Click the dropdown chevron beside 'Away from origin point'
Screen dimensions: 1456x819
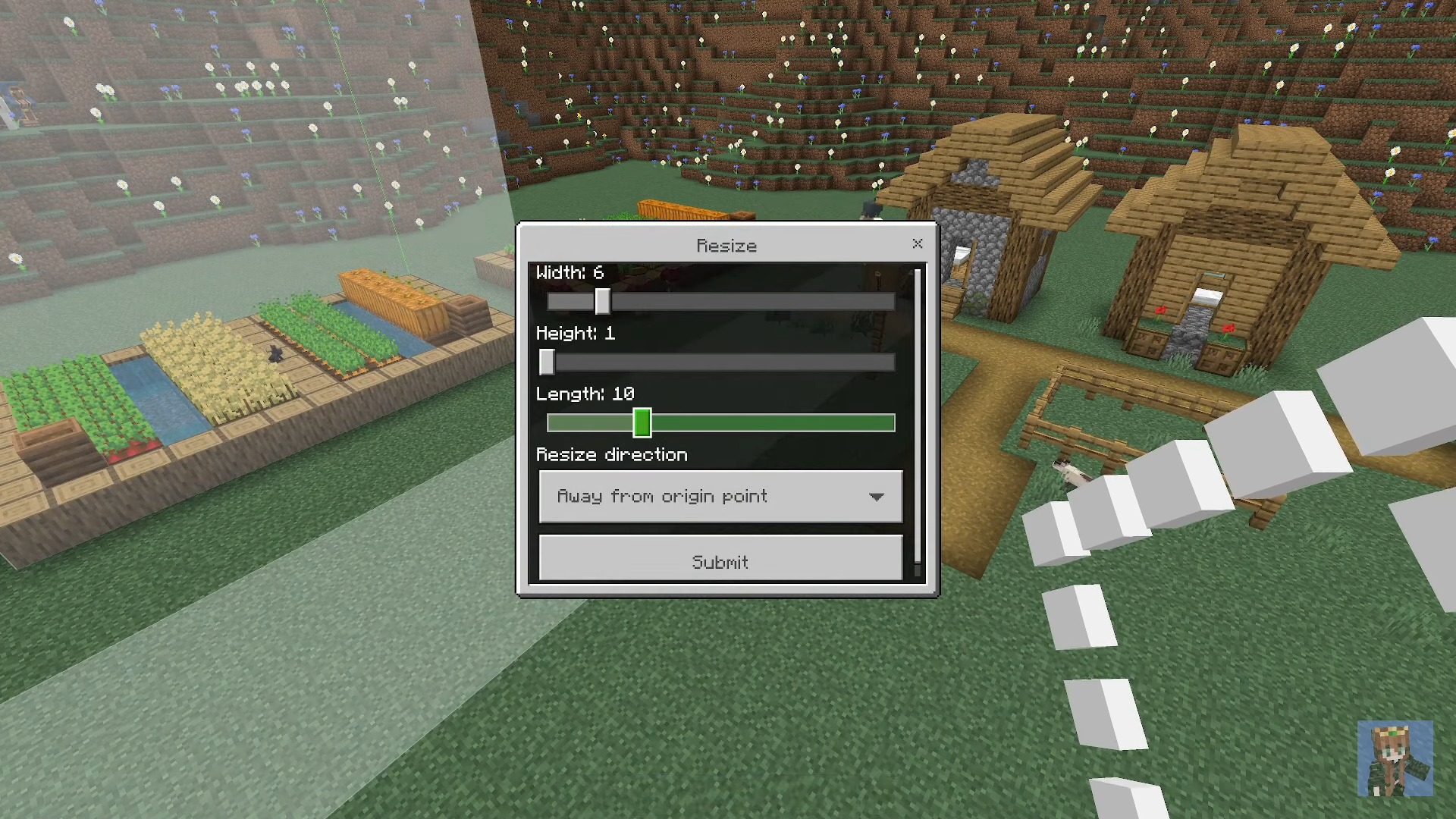[x=877, y=496]
